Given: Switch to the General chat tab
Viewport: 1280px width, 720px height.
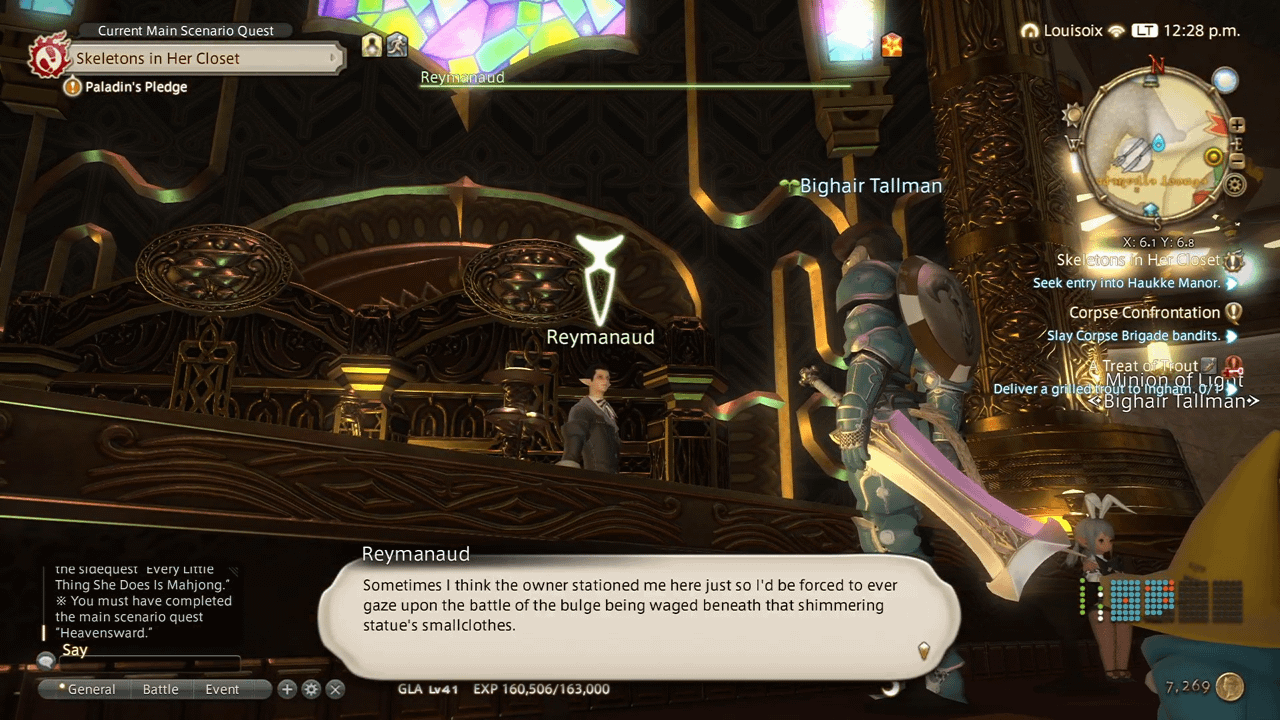Looking at the screenshot, I should 88,689.
